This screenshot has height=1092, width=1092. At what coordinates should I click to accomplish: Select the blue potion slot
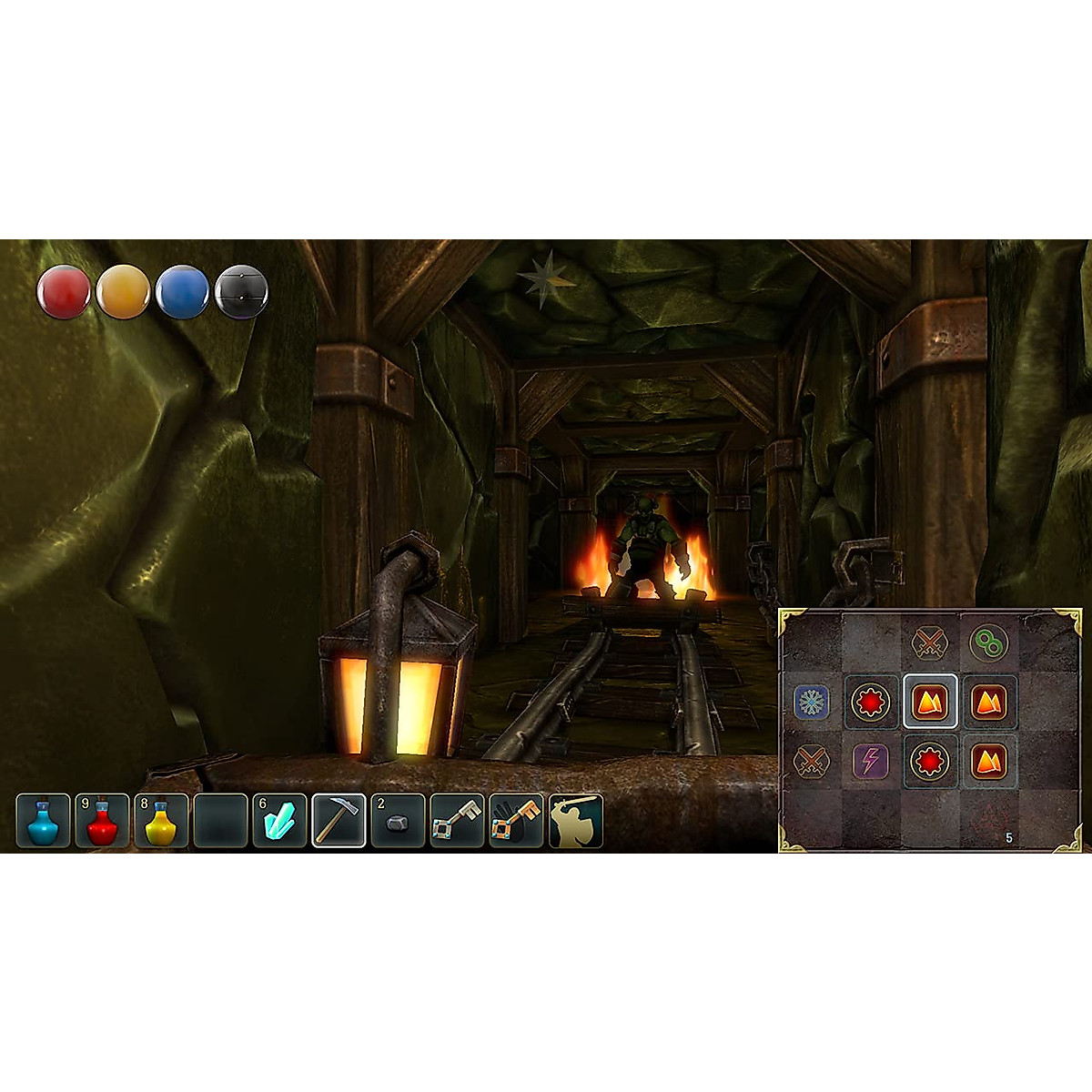tap(43, 821)
